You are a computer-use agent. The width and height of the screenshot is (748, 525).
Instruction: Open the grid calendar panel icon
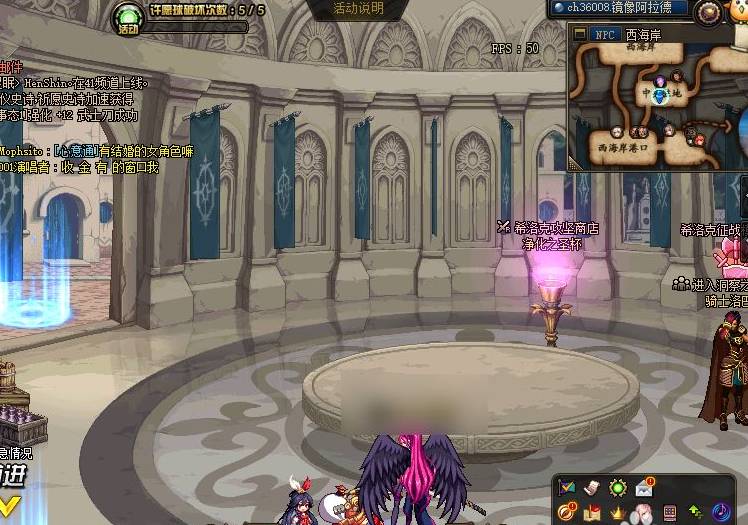[x=669, y=513]
